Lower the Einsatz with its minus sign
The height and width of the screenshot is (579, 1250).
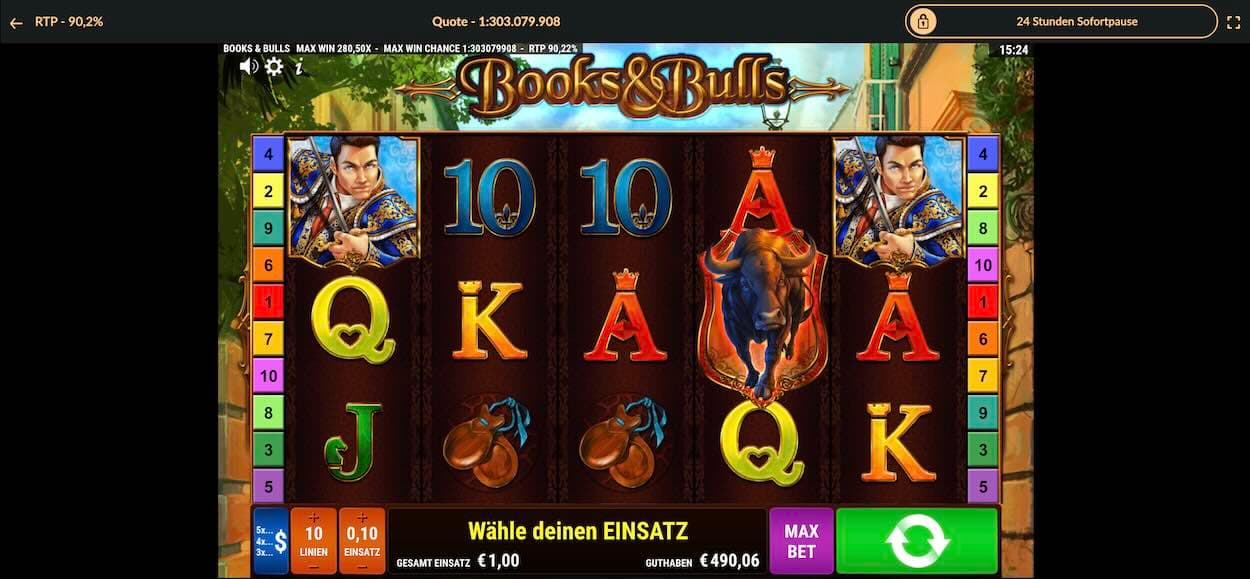[362, 566]
